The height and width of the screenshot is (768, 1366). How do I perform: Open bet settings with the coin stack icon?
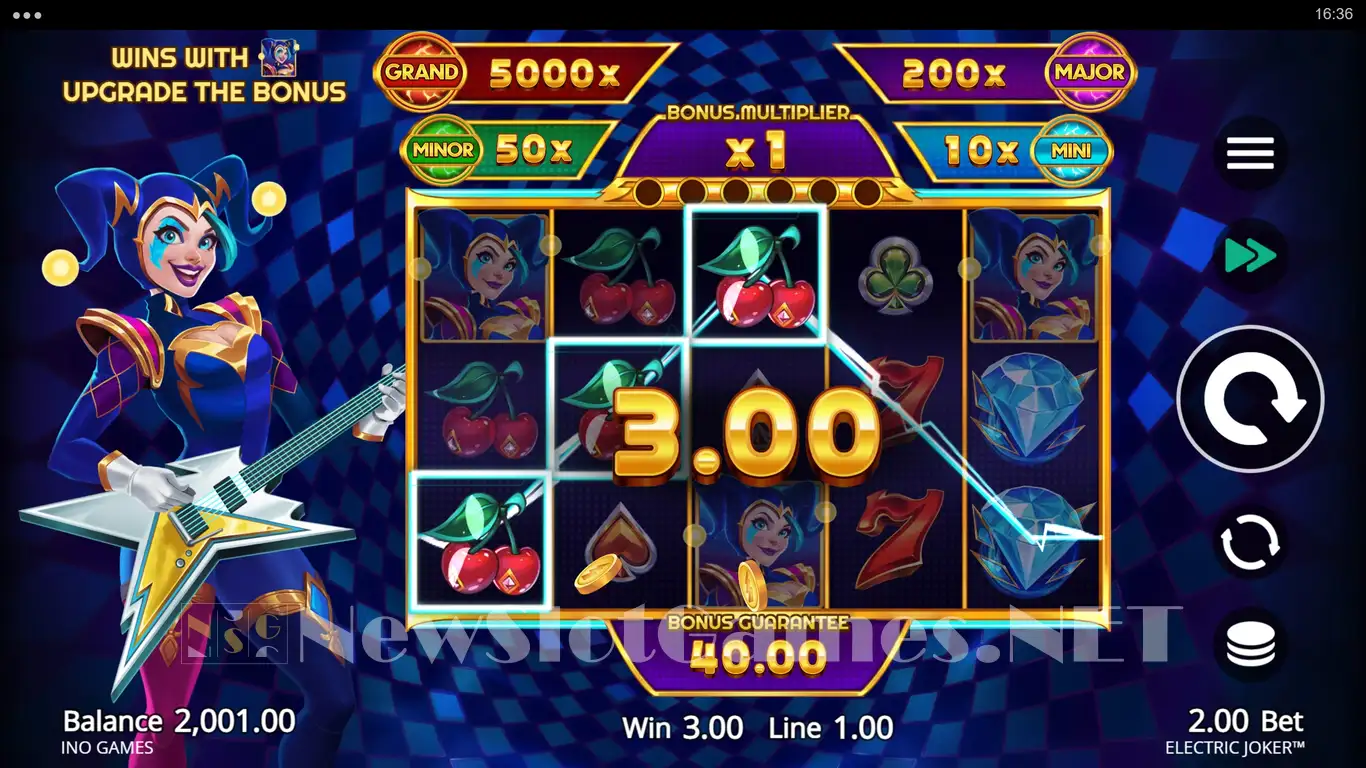(1250, 645)
